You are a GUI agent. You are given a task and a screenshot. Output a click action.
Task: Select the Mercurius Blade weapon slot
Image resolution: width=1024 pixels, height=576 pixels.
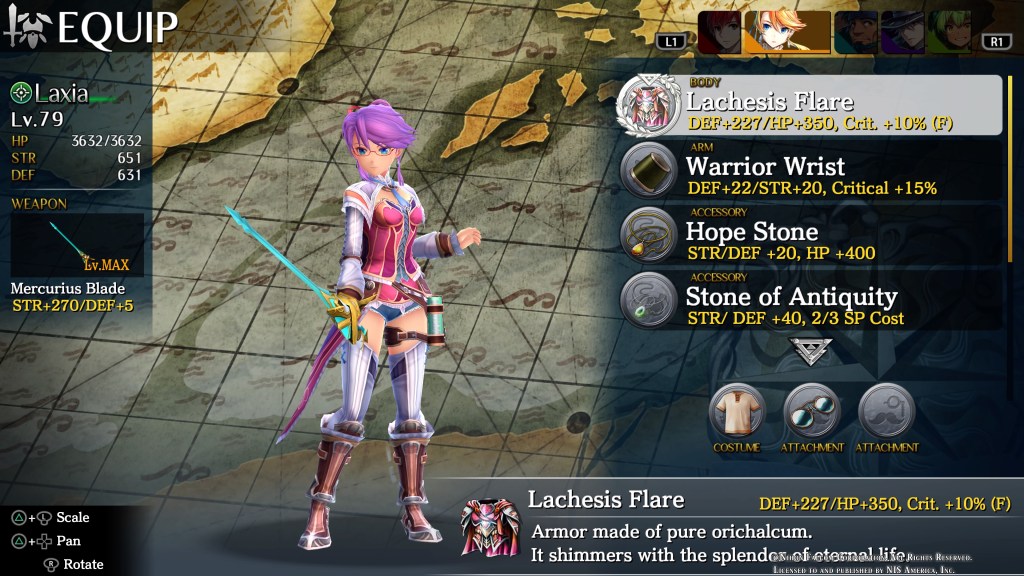pyautogui.click(x=78, y=245)
